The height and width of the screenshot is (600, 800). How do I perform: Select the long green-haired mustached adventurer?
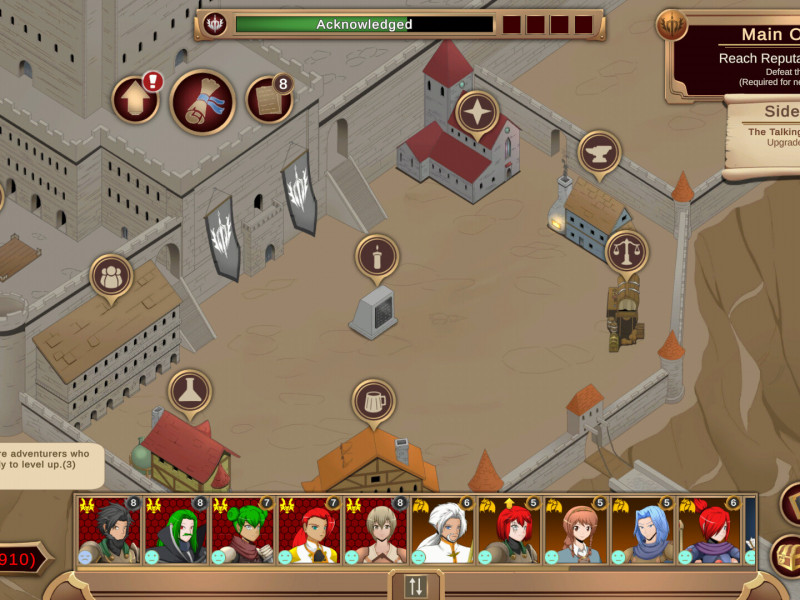click(x=176, y=530)
